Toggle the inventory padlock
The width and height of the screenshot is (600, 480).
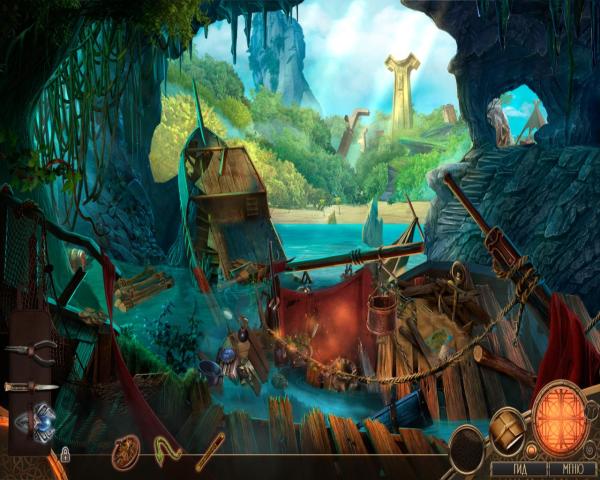(65, 455)
